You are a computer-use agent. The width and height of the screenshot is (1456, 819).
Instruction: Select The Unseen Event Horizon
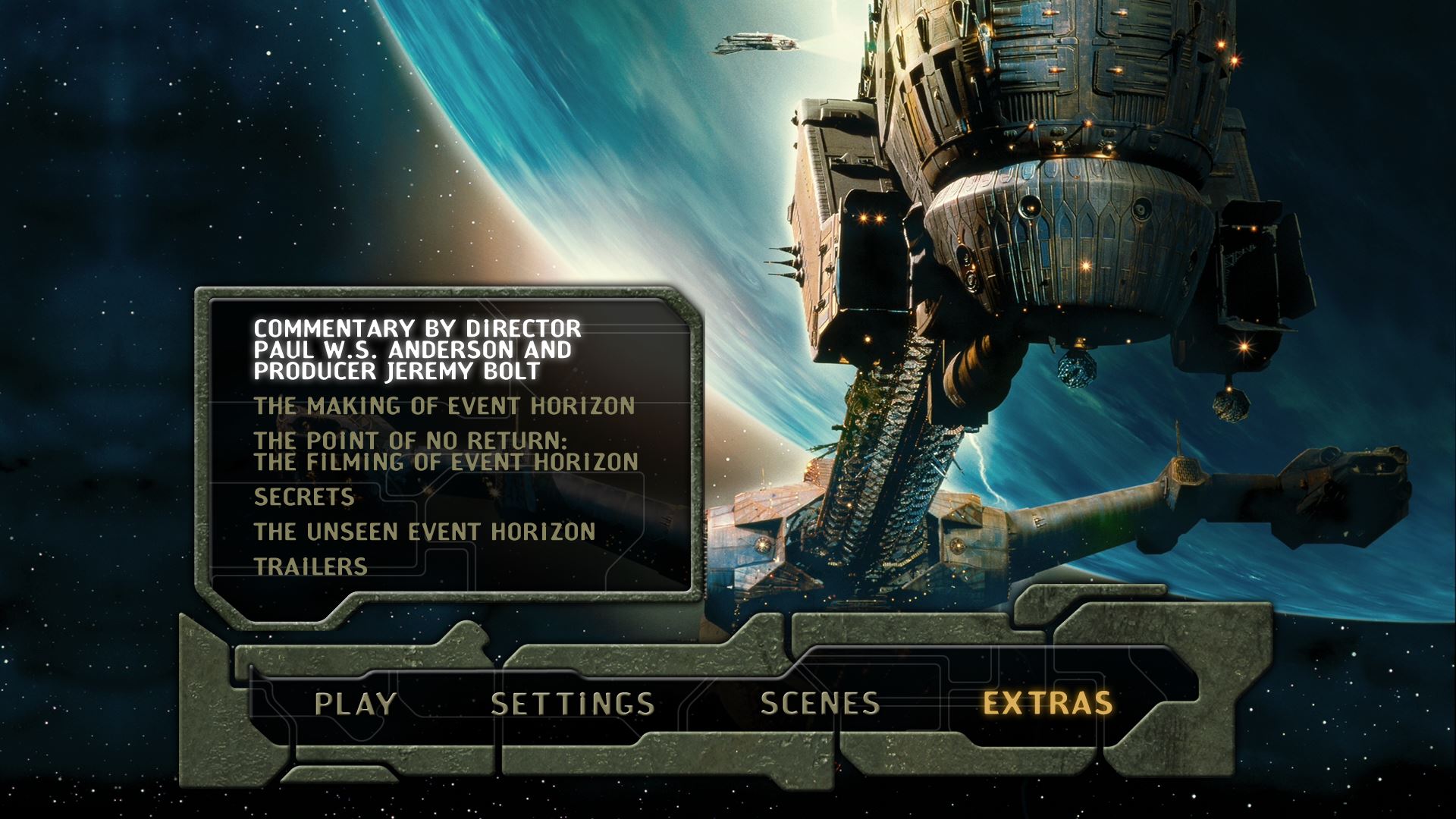(425, 532)
